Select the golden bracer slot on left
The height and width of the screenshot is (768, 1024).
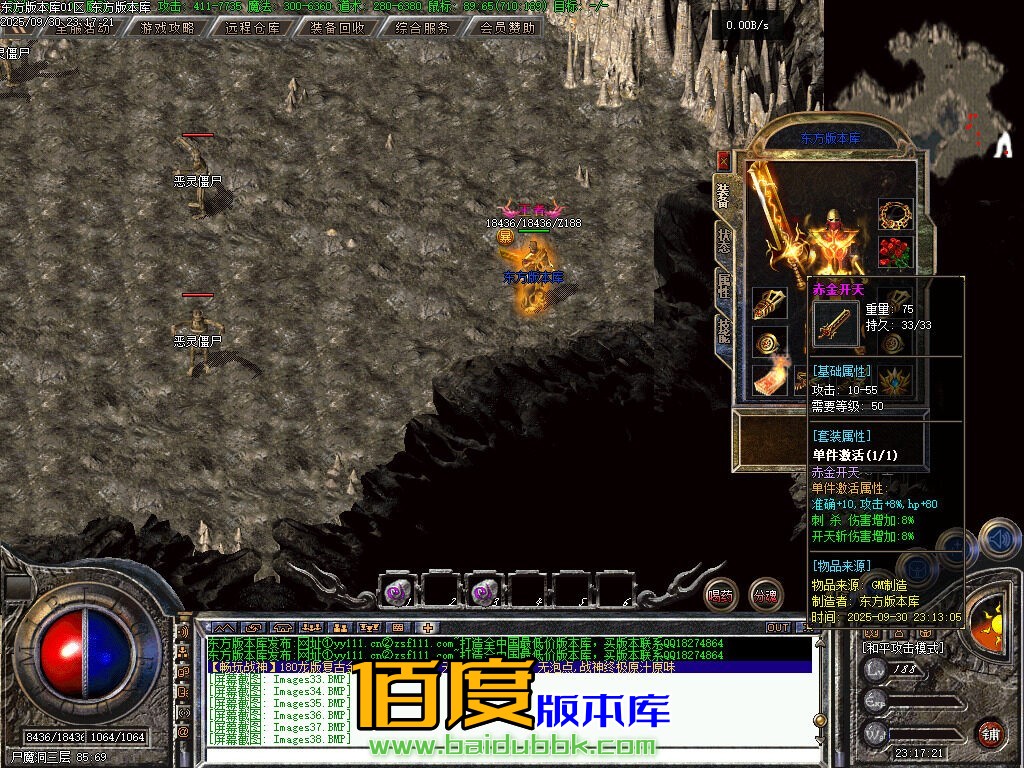(x=768, y=304)
